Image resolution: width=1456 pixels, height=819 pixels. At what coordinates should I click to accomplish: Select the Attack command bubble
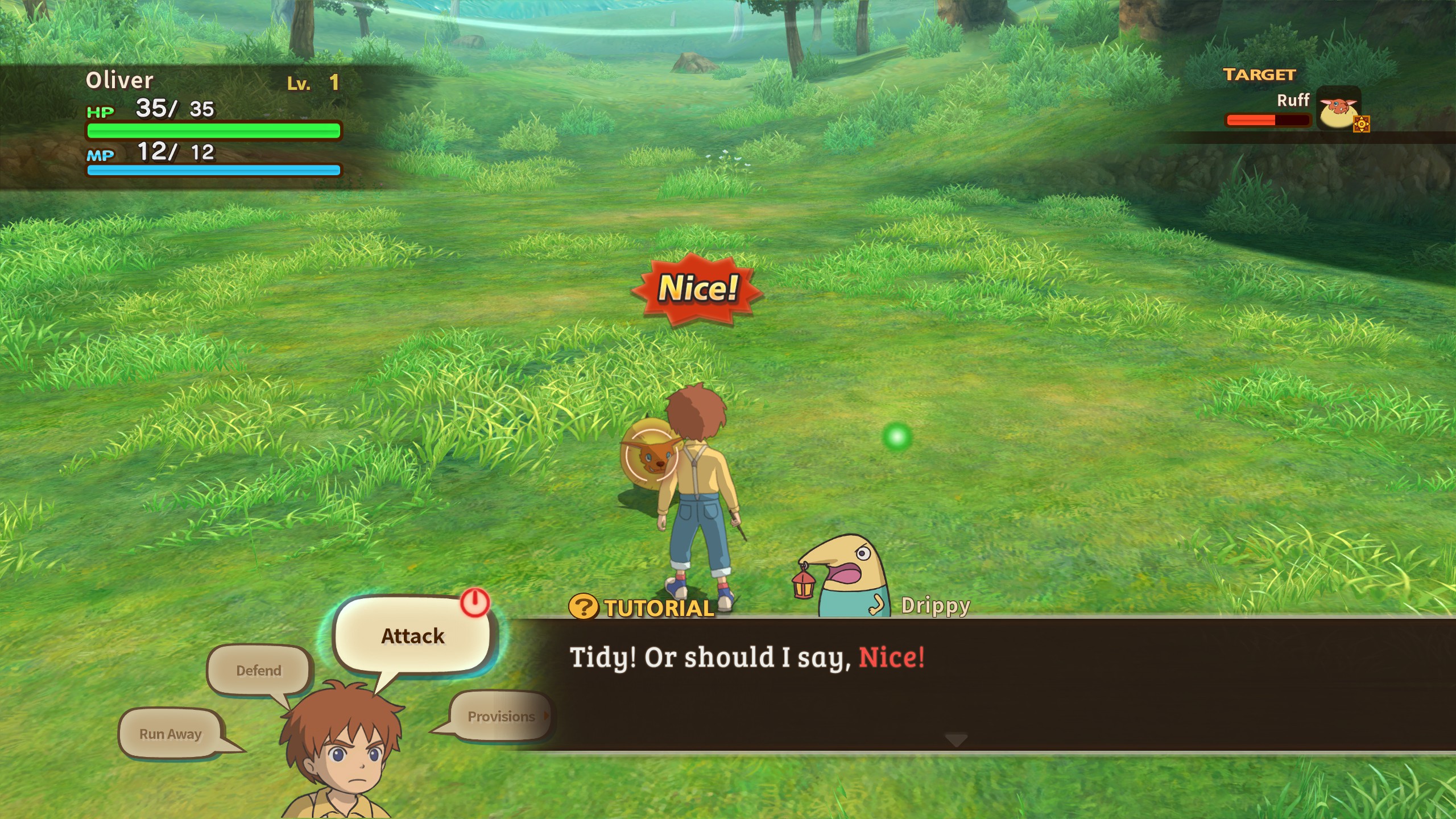412,636
